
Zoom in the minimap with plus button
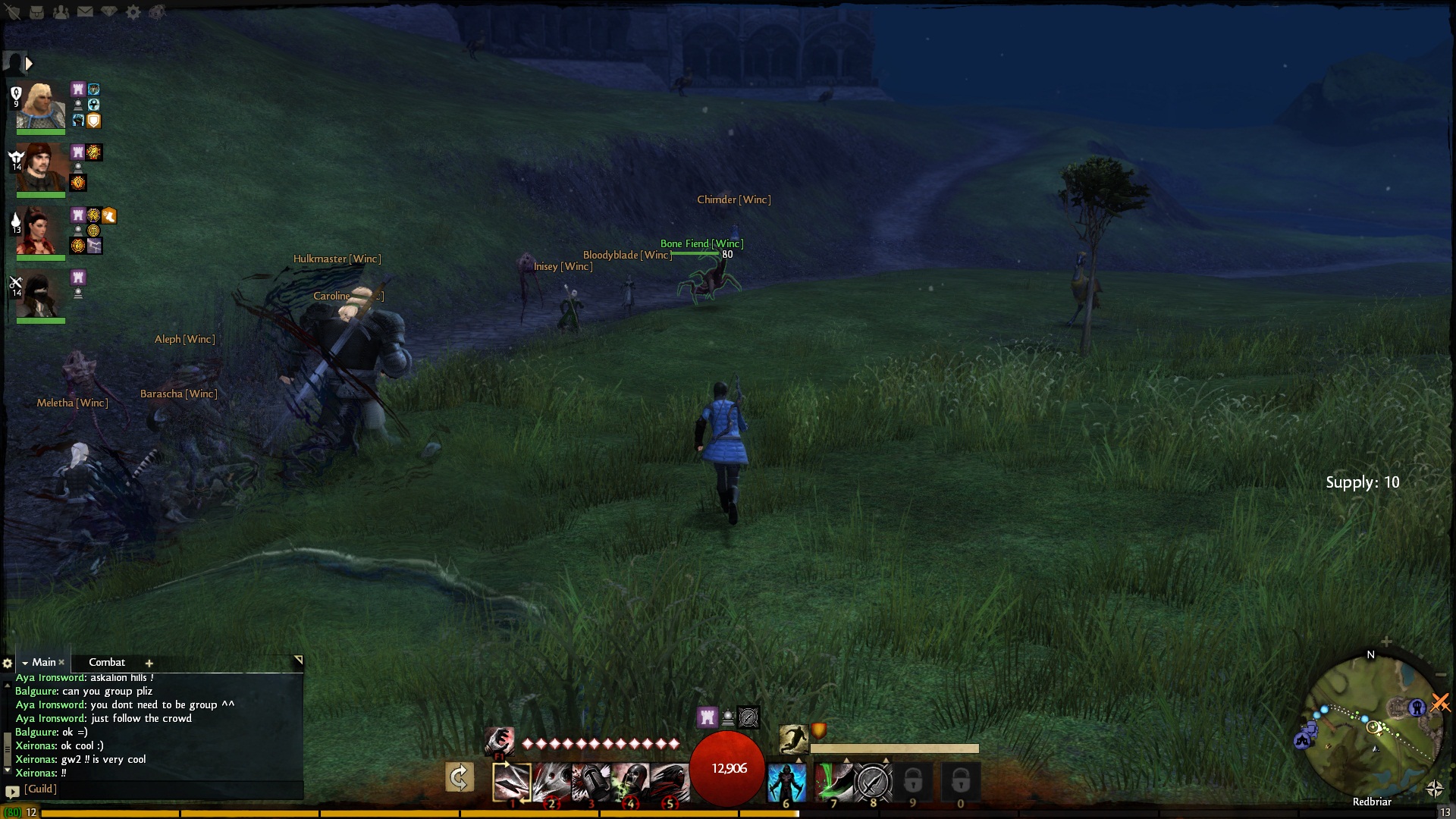click(1386, 642)
